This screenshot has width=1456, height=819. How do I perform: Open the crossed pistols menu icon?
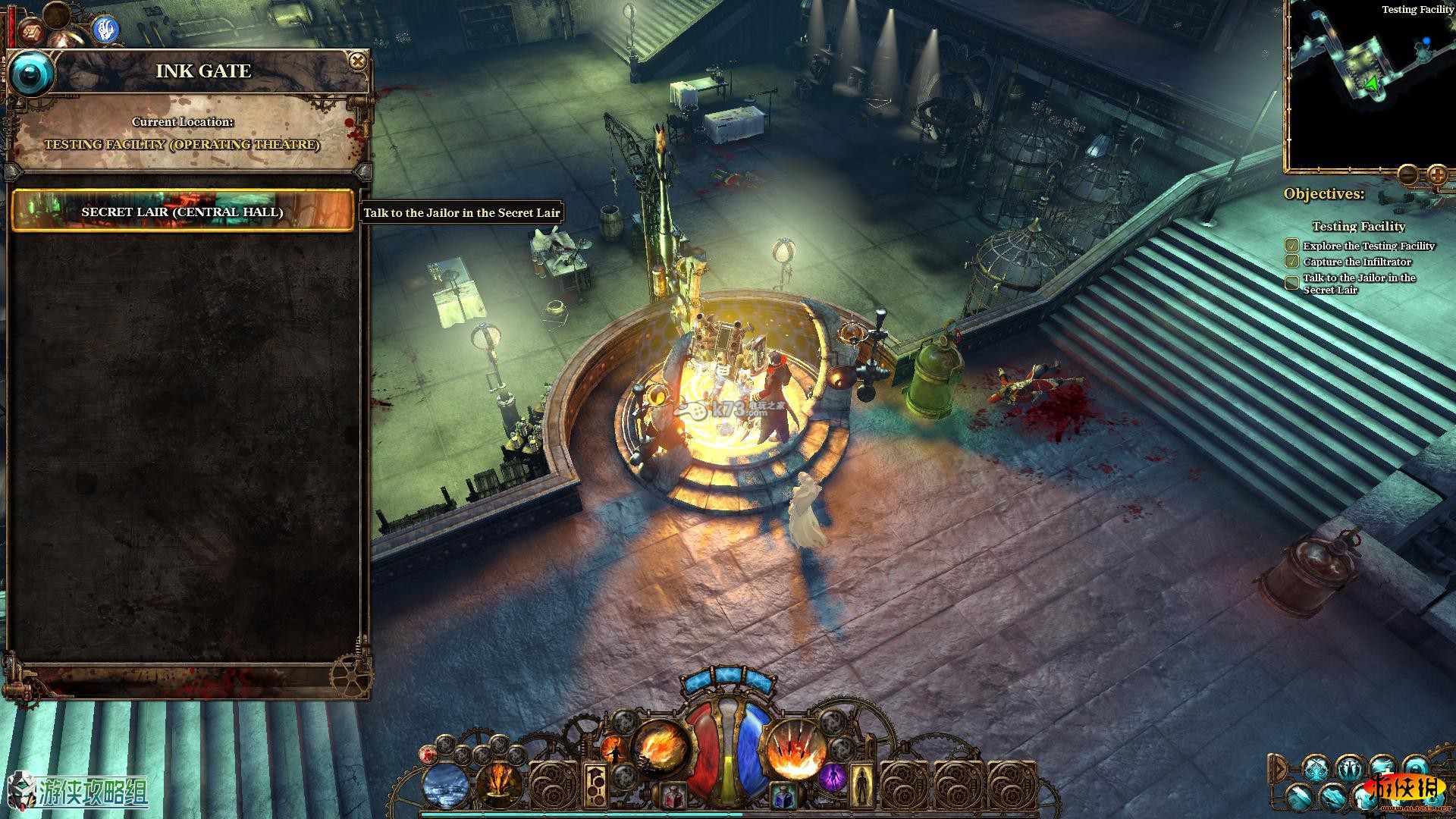point(1316,769)
